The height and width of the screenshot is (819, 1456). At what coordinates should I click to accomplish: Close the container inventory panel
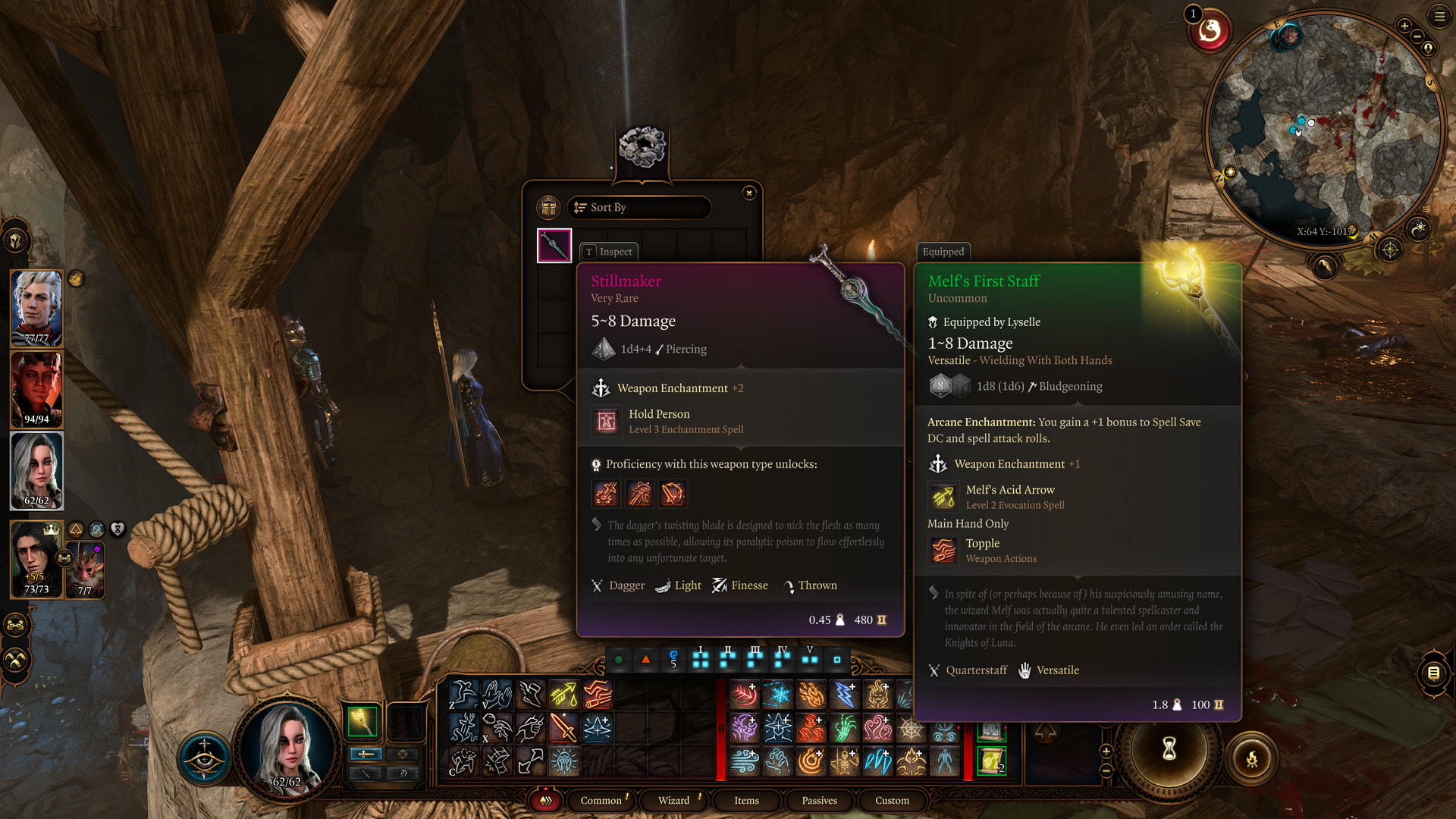tap(748, 193)
